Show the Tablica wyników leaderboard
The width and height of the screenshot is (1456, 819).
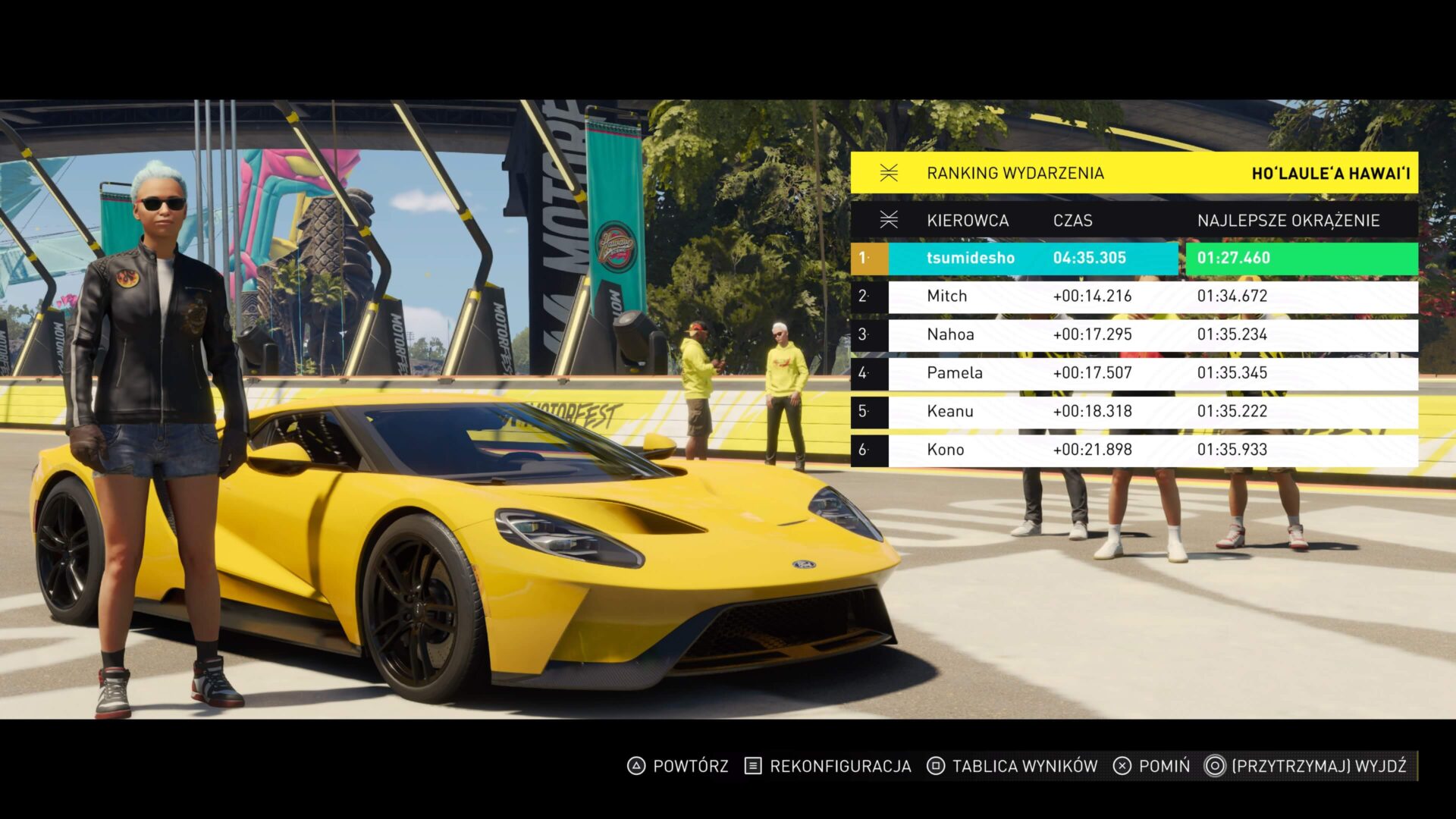coord(1012,767)
